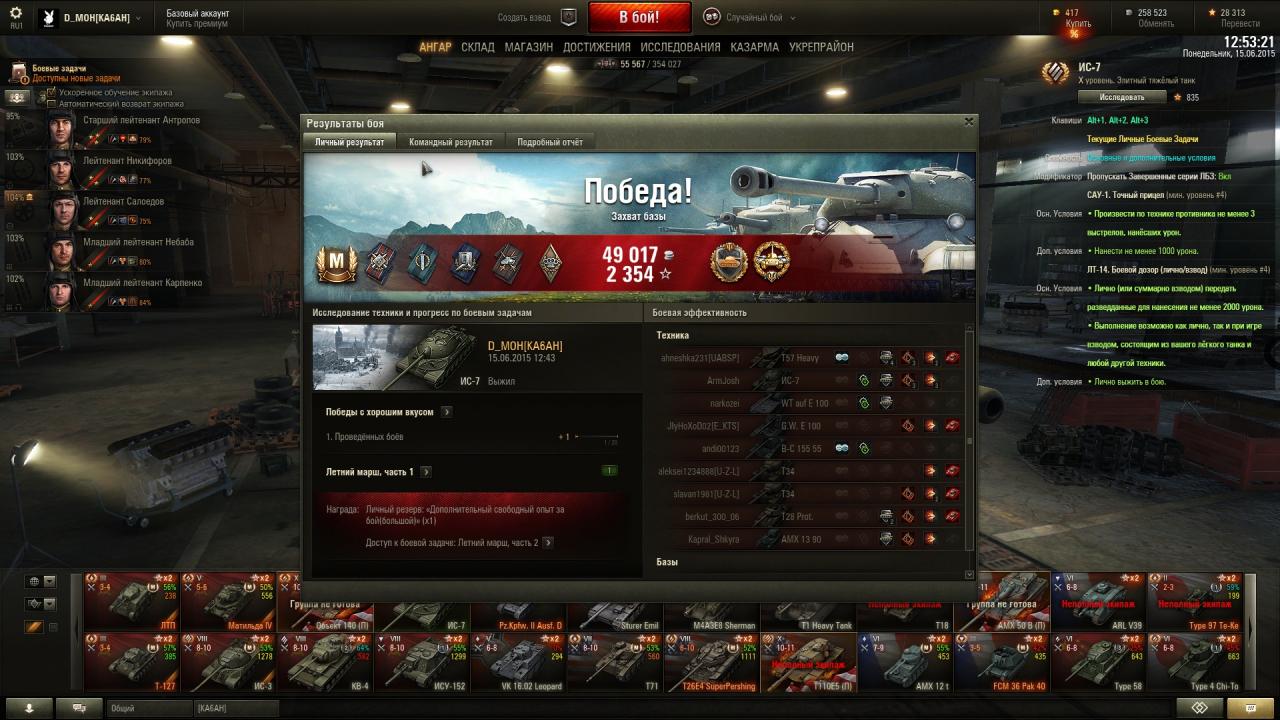Toggle Ускоренное обучение экипажа checkbox
The image size is (1280, 720).
[x=52, y=92]
